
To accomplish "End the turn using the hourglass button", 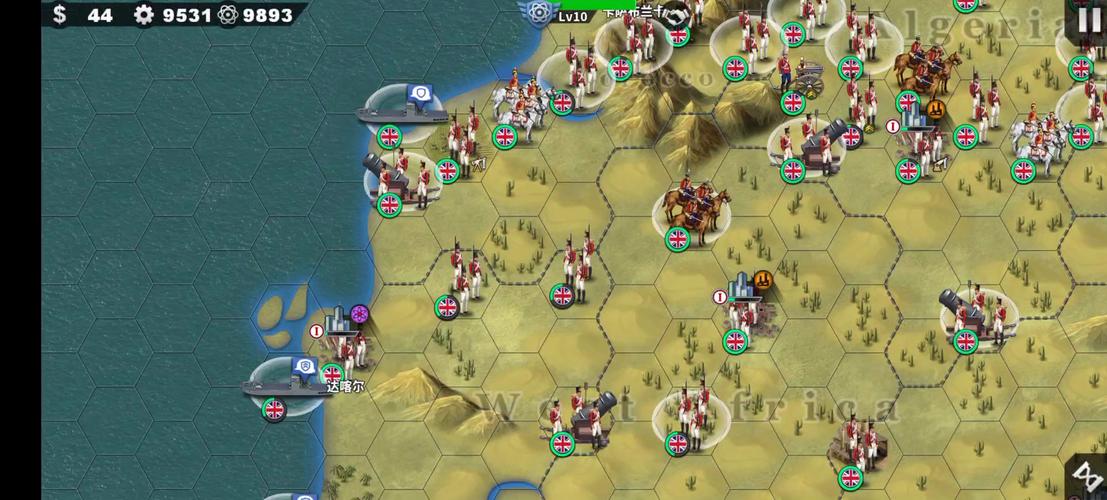I will pos(1087,477).
